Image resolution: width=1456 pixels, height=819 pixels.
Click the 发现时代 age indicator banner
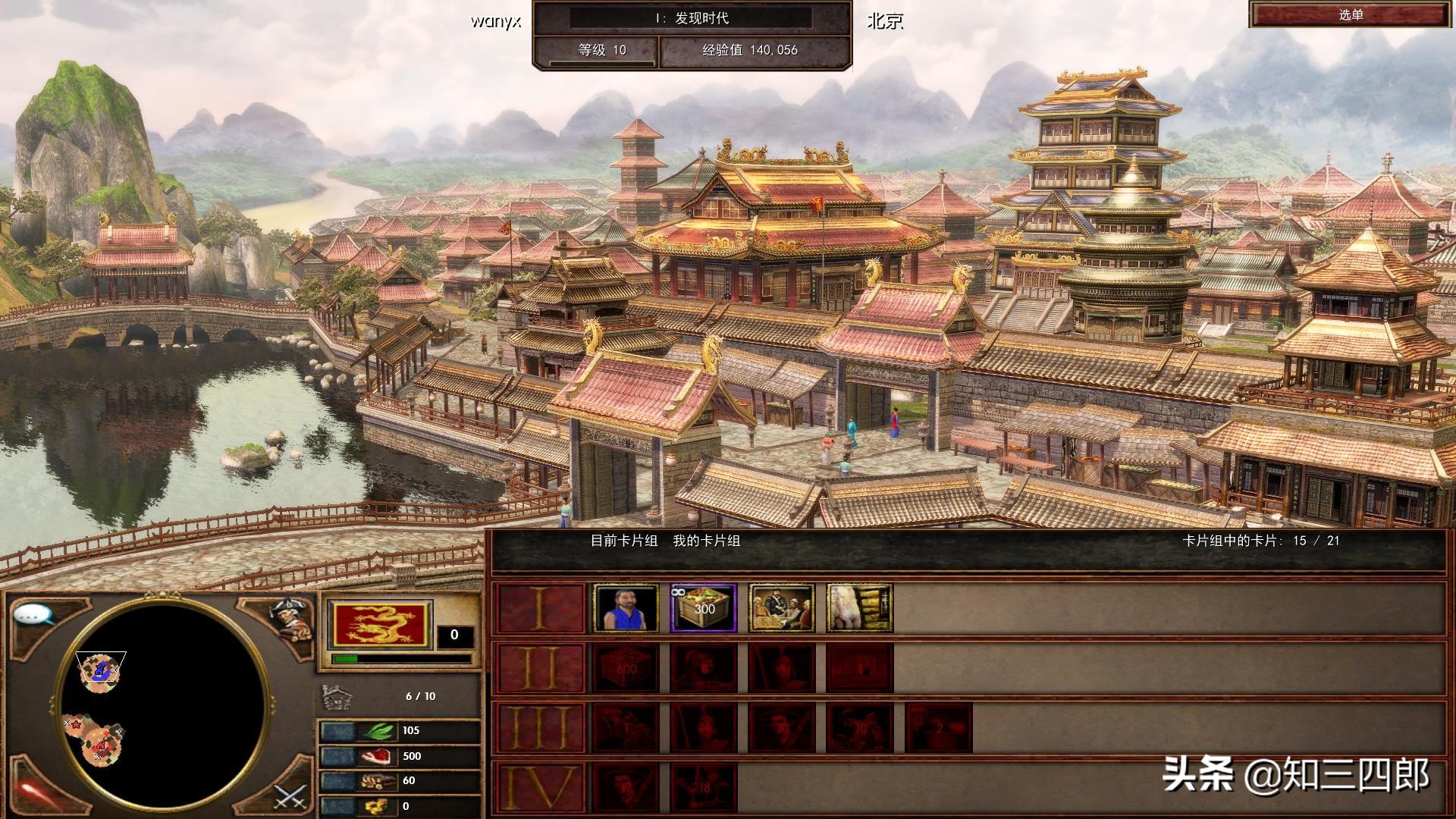click(692, 17)
